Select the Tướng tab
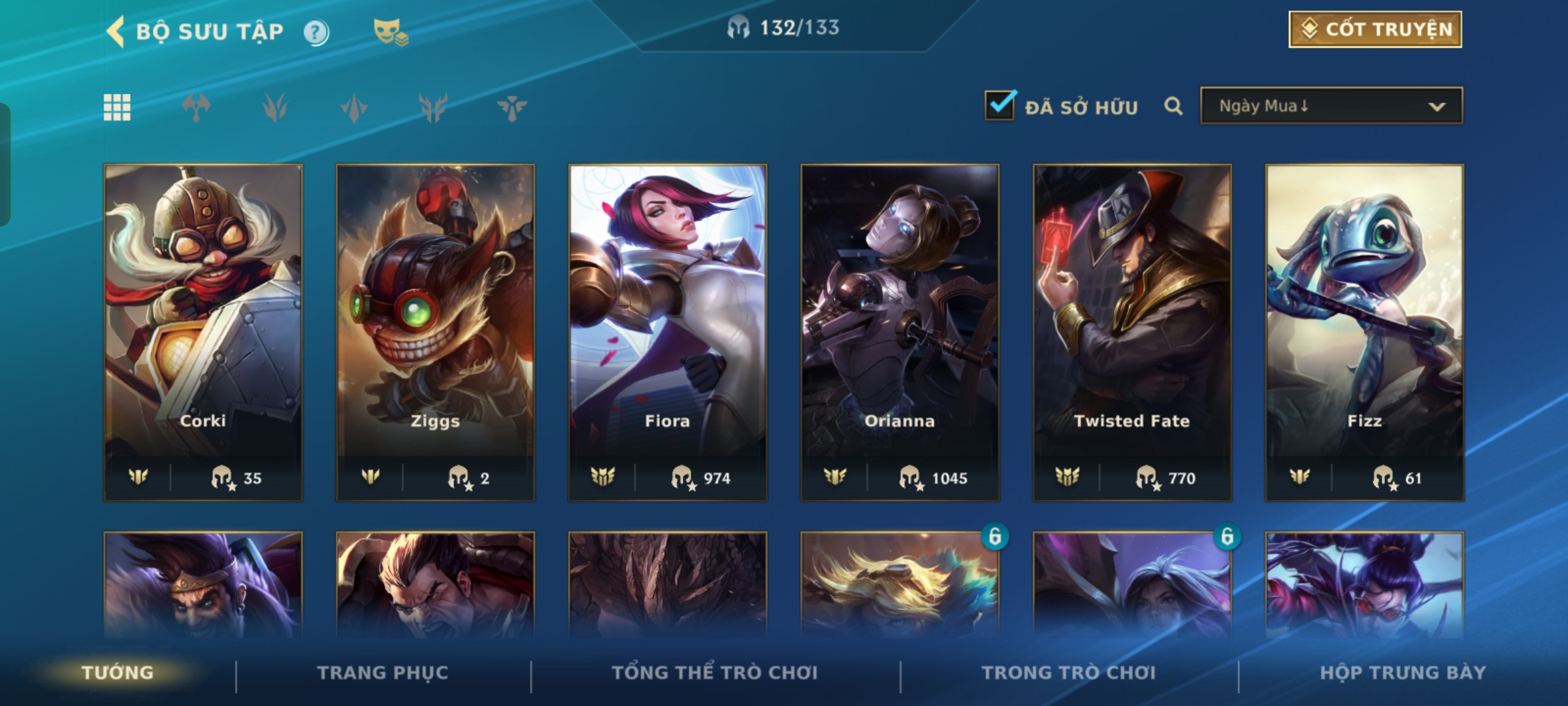The height and width of the screenshot is (706, 1568). tap(118, 673)
